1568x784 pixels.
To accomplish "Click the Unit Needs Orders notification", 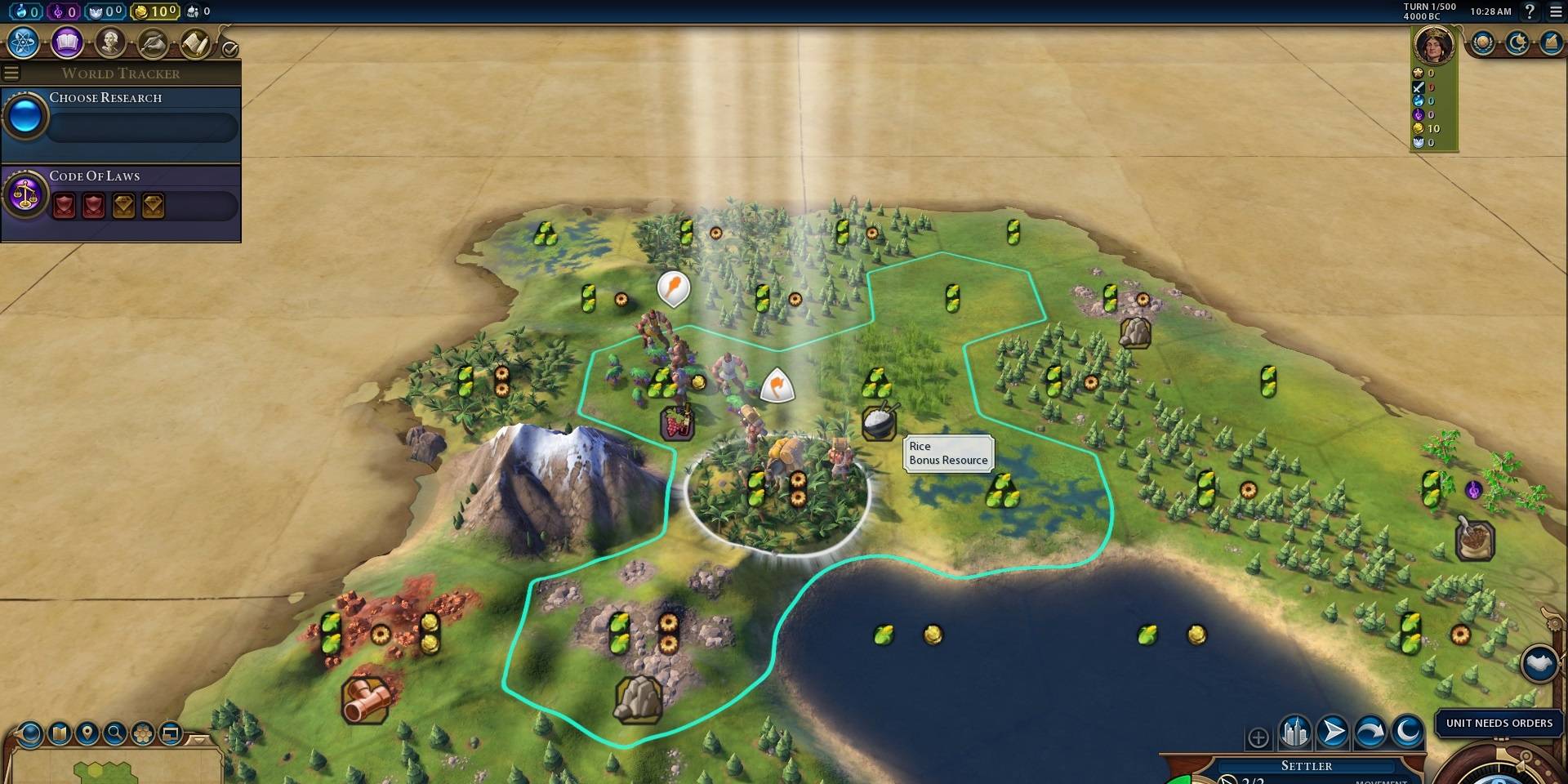I will pyautogui.click(x=1499, y=724).
